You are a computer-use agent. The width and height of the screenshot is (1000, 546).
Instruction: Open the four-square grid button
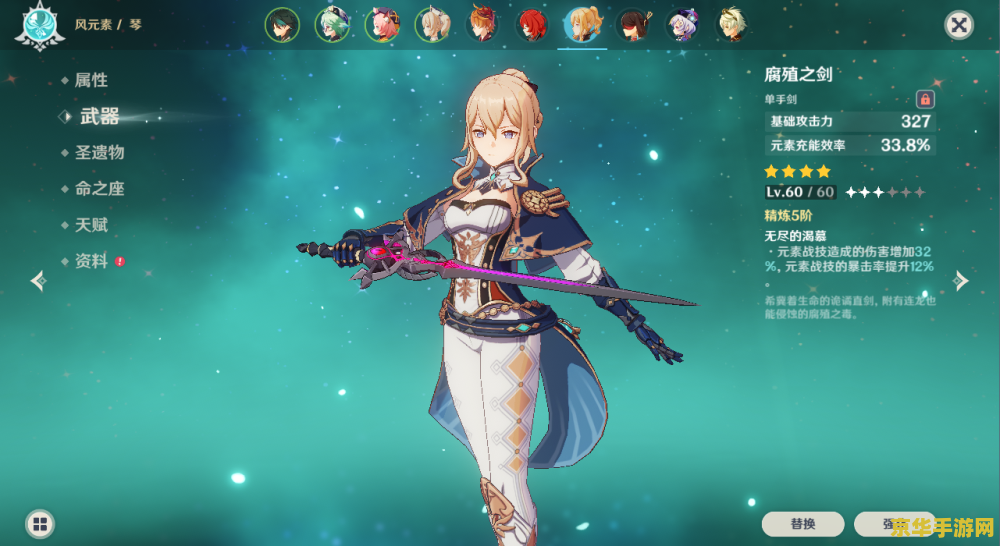(40, 523)
